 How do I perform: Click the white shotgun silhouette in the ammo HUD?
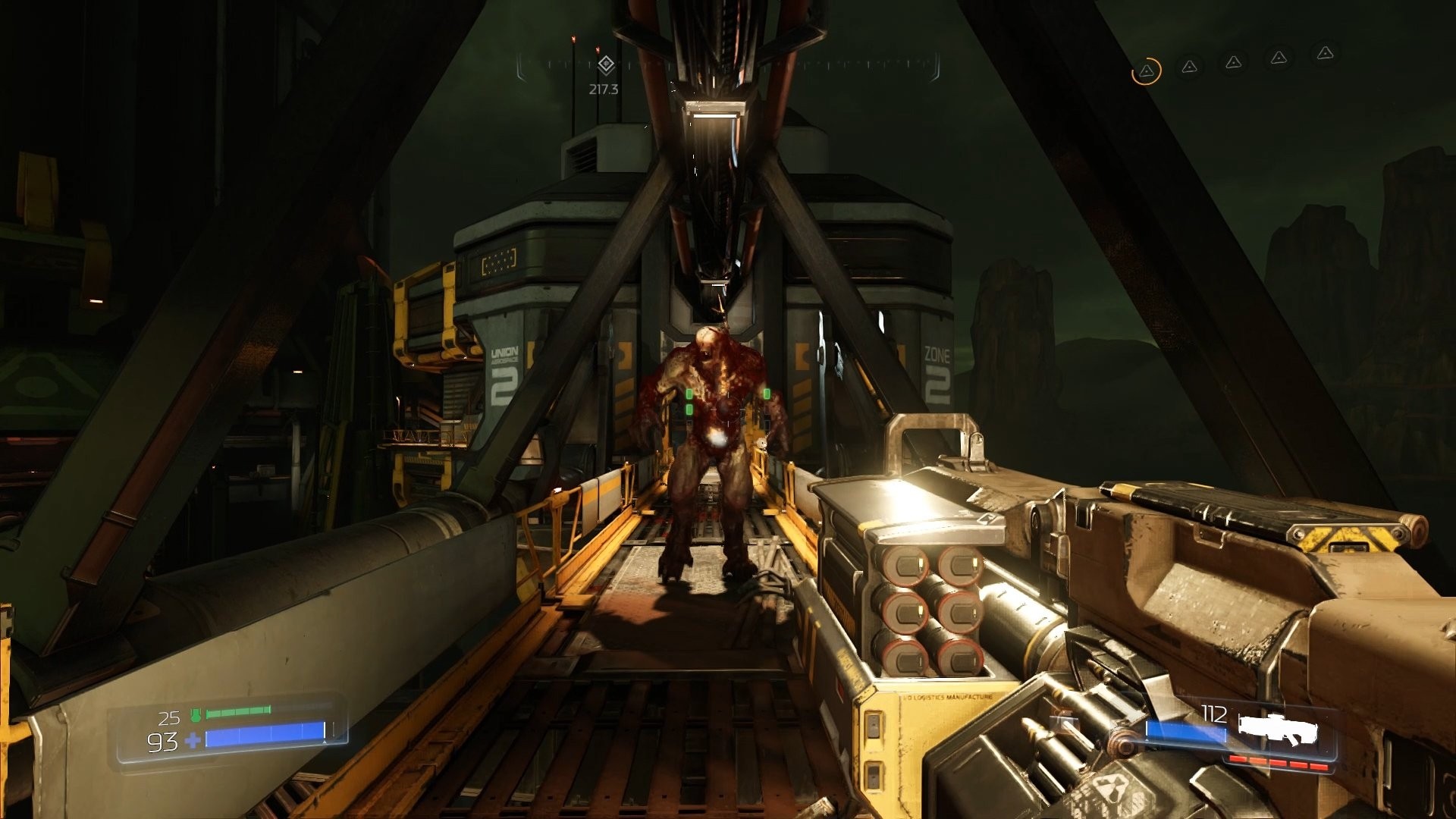(x=1278, y=727)
